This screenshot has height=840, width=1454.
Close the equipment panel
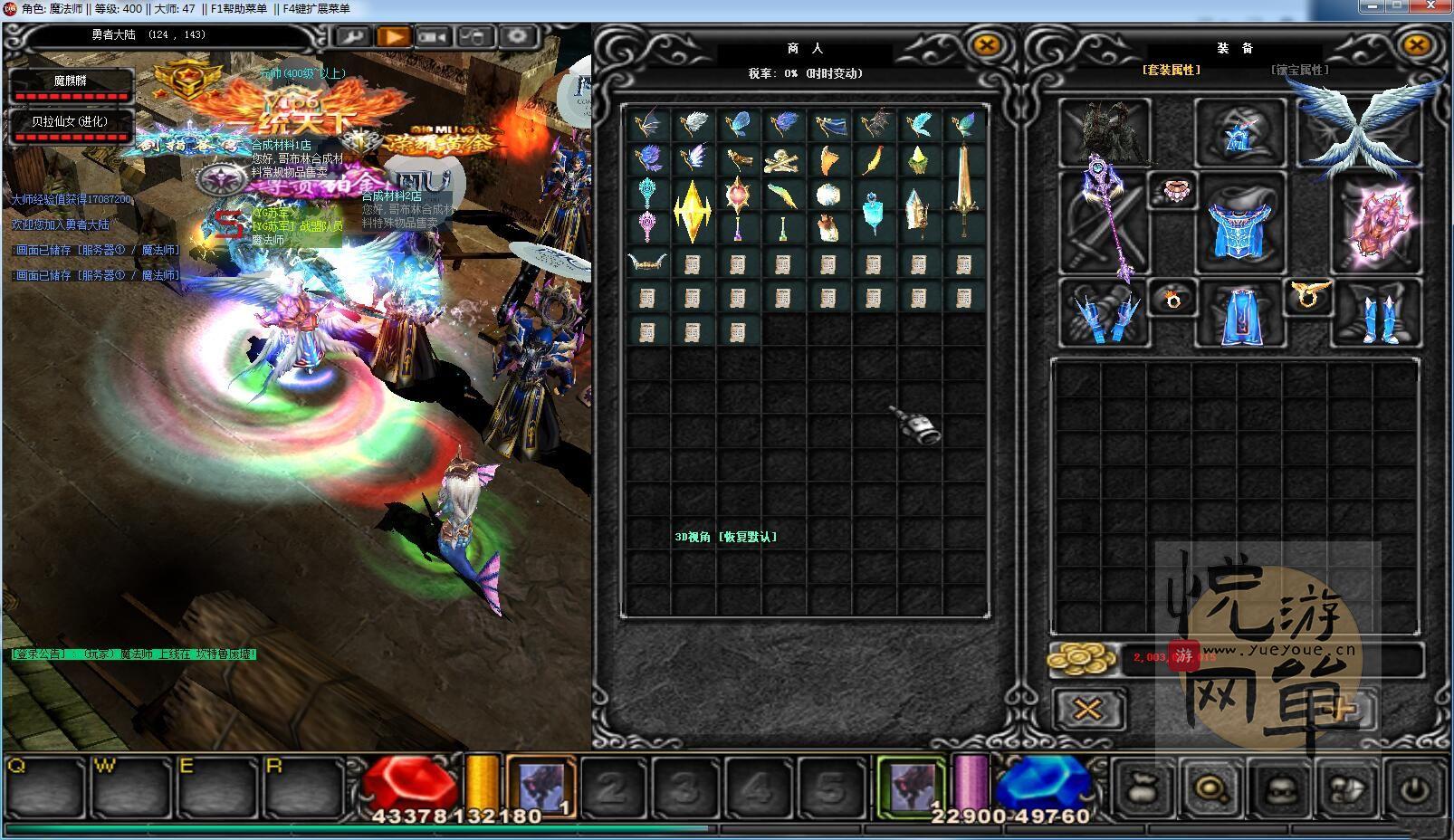tap(1416, 45)
